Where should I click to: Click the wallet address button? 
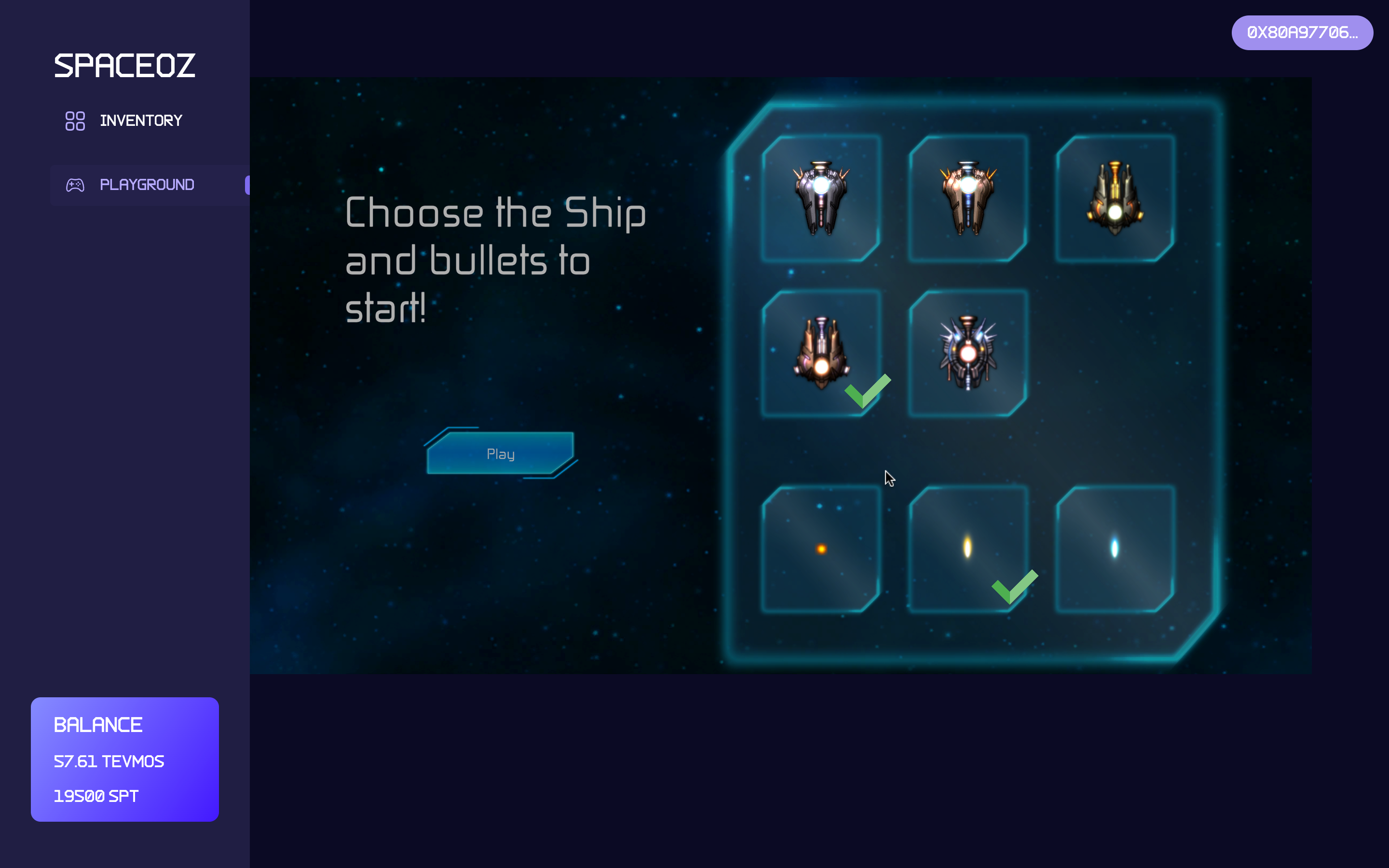pos(1301,33)
